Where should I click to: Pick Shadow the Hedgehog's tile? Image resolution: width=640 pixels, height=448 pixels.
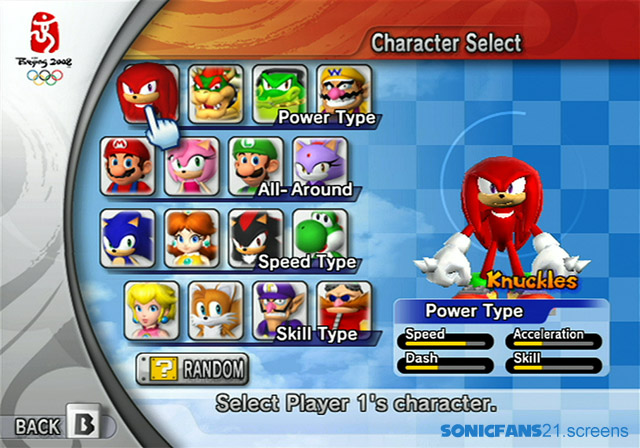[254, 236]
